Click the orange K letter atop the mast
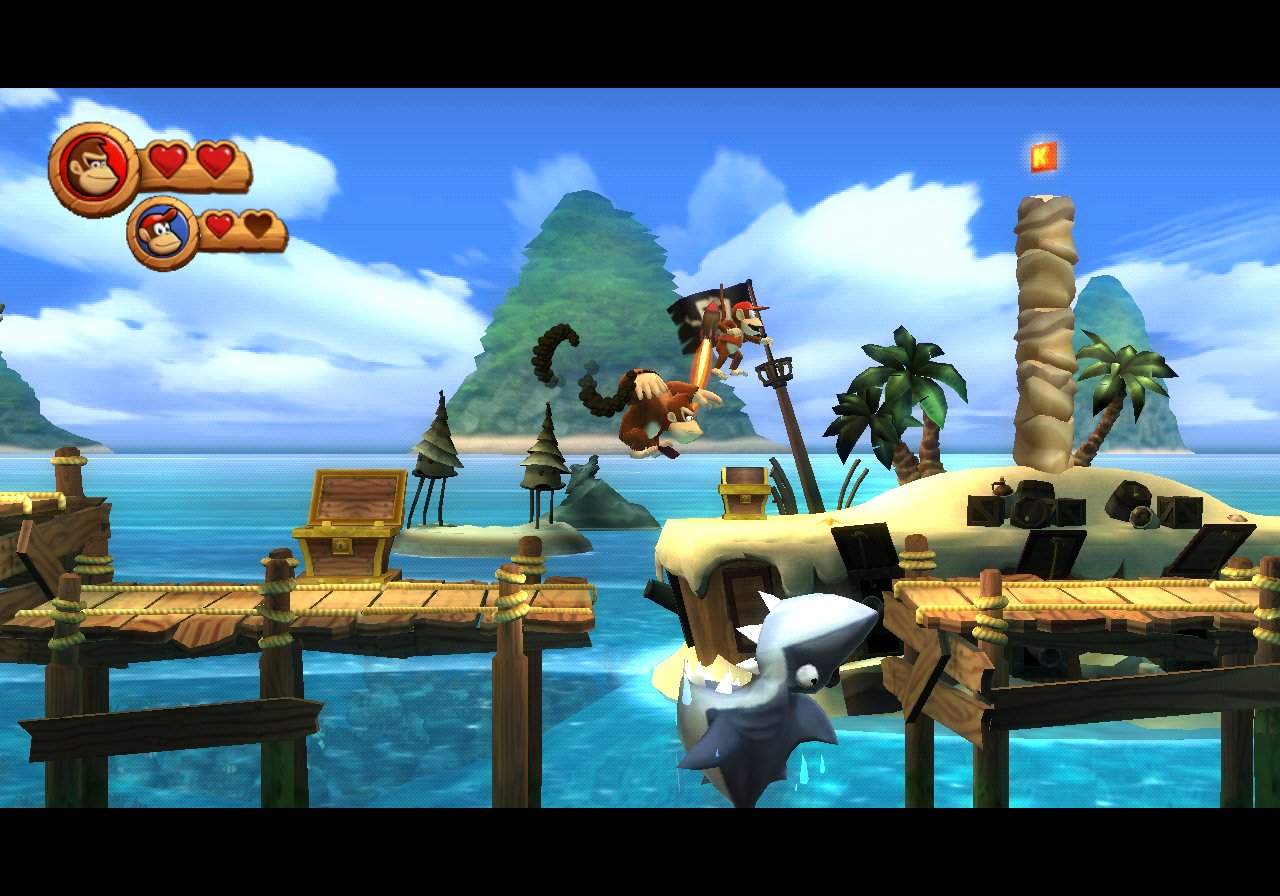This screenshot has height=896, width=1280. [1040, 154]
